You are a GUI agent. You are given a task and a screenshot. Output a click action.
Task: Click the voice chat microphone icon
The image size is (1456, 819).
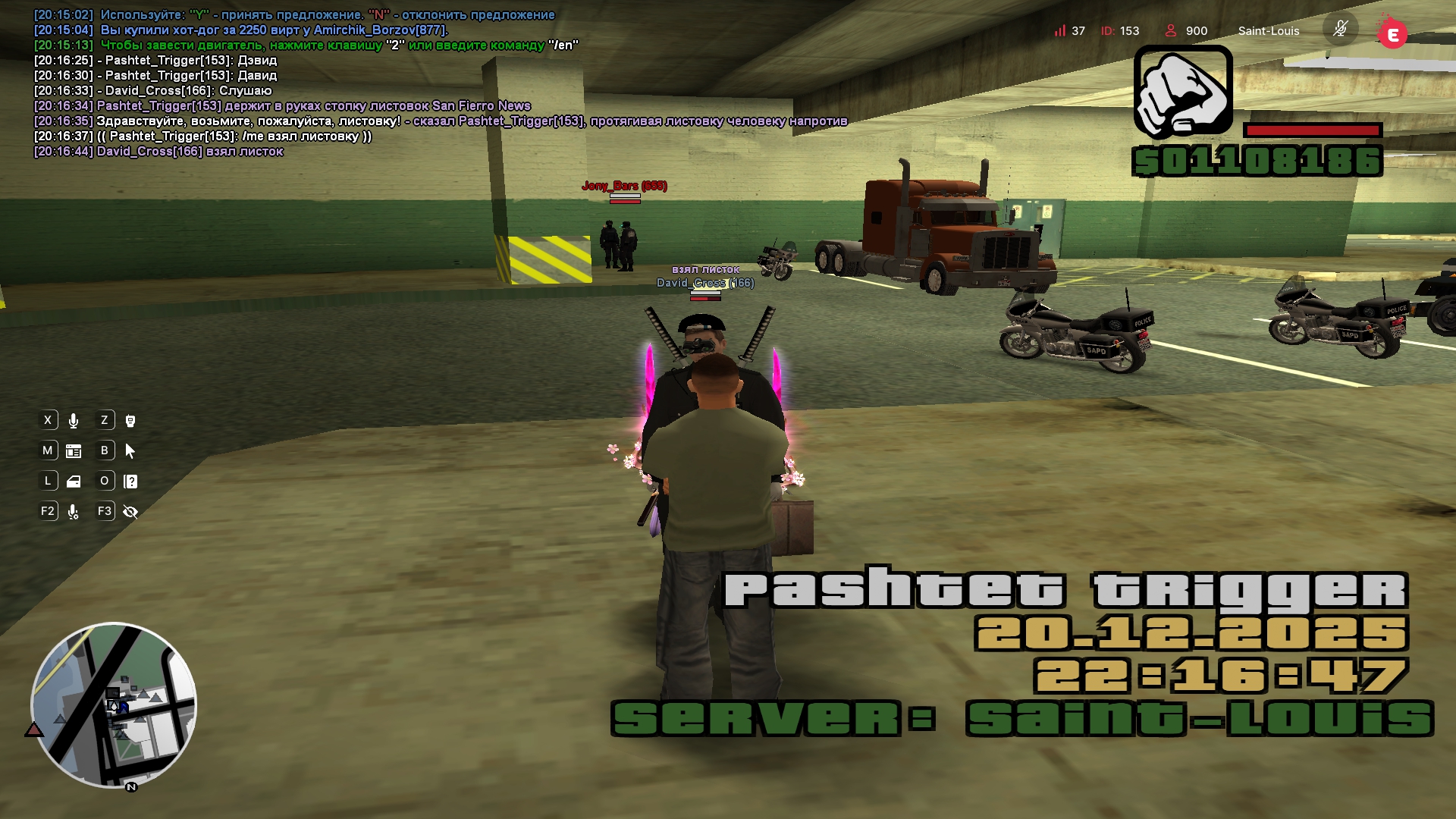click(x=74, y=421)
